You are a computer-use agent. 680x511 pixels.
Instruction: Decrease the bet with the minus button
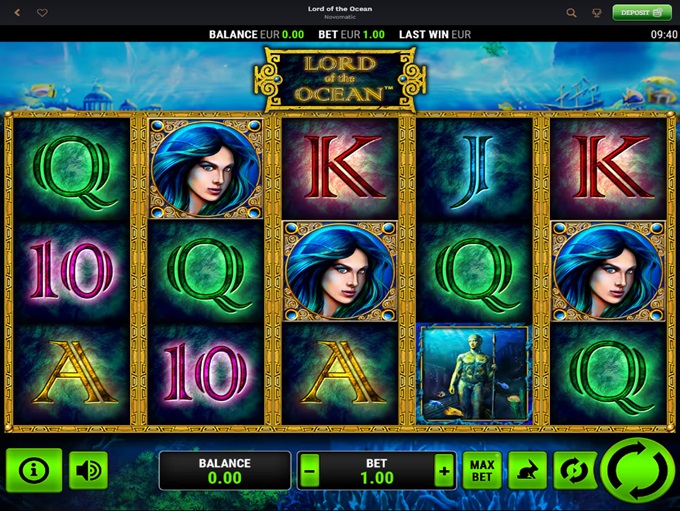click(310, 470)
